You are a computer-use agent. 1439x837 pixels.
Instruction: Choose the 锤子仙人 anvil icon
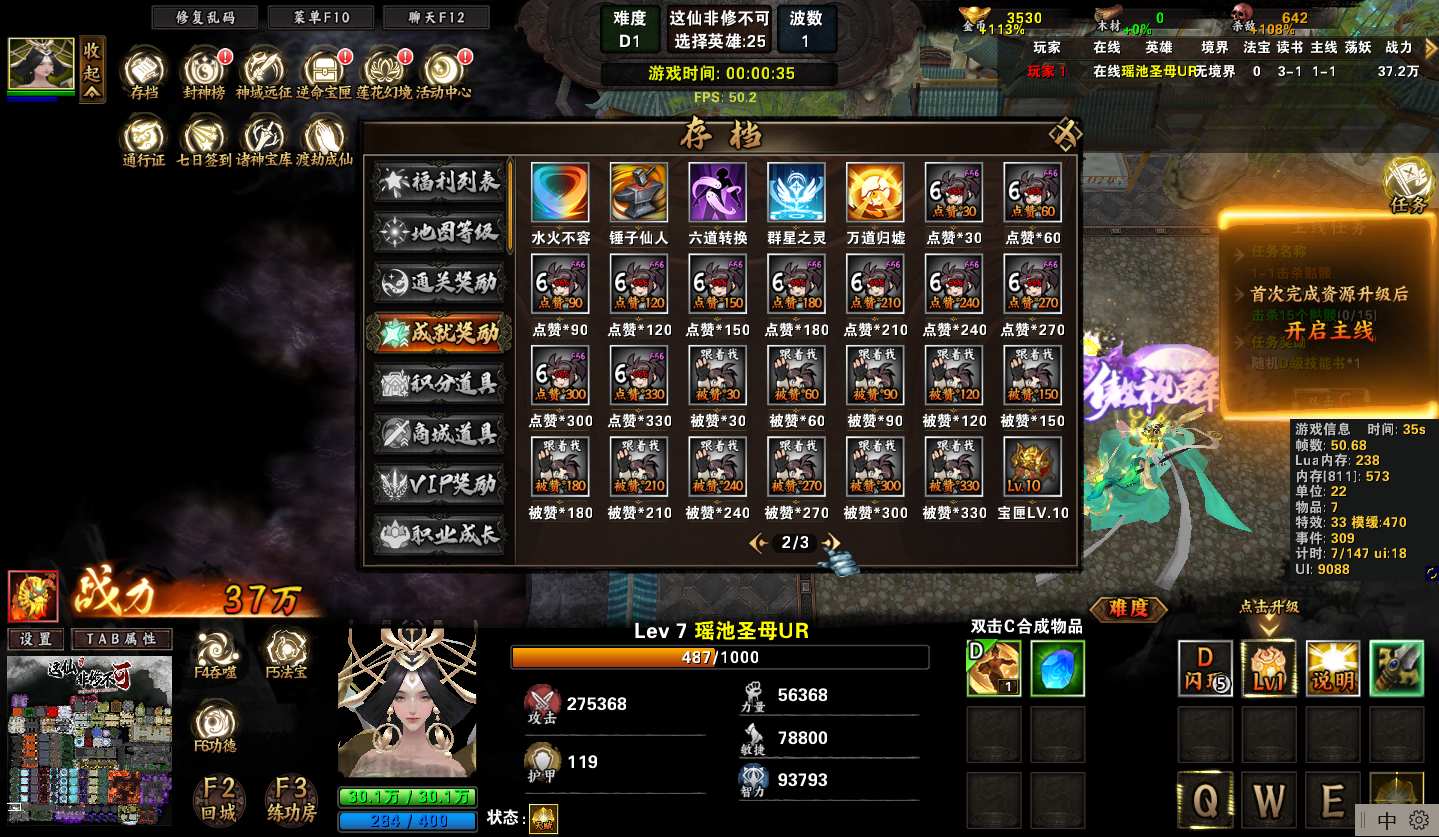[639, 192]
